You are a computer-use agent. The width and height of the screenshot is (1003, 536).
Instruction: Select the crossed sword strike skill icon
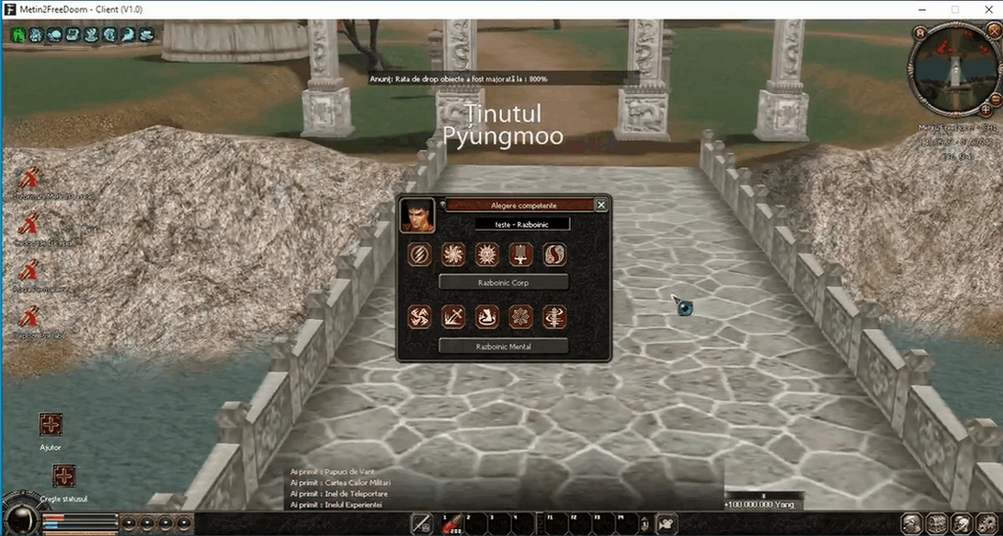pos(453,318)
